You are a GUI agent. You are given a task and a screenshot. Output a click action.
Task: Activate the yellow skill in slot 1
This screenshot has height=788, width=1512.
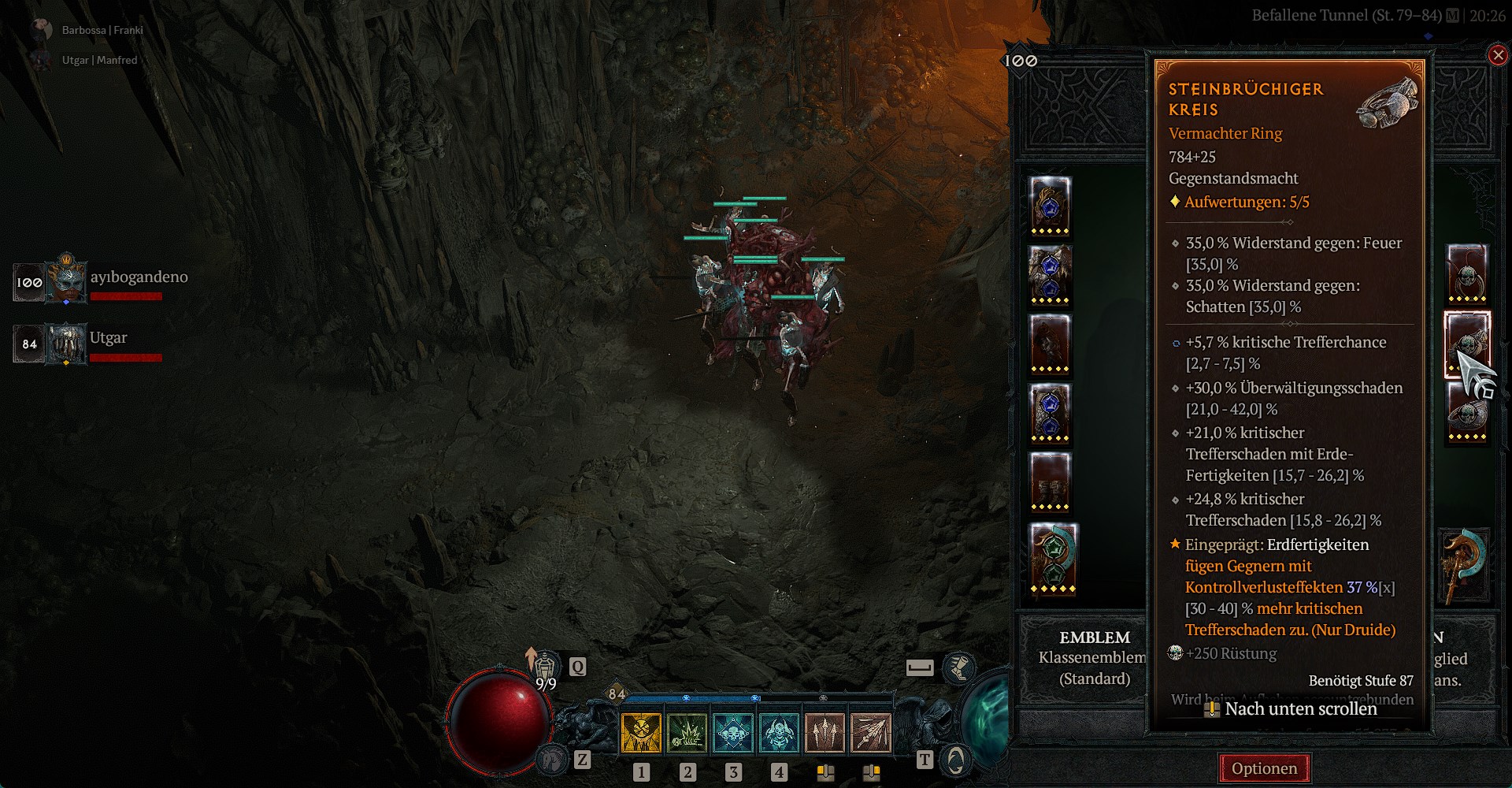641,733
